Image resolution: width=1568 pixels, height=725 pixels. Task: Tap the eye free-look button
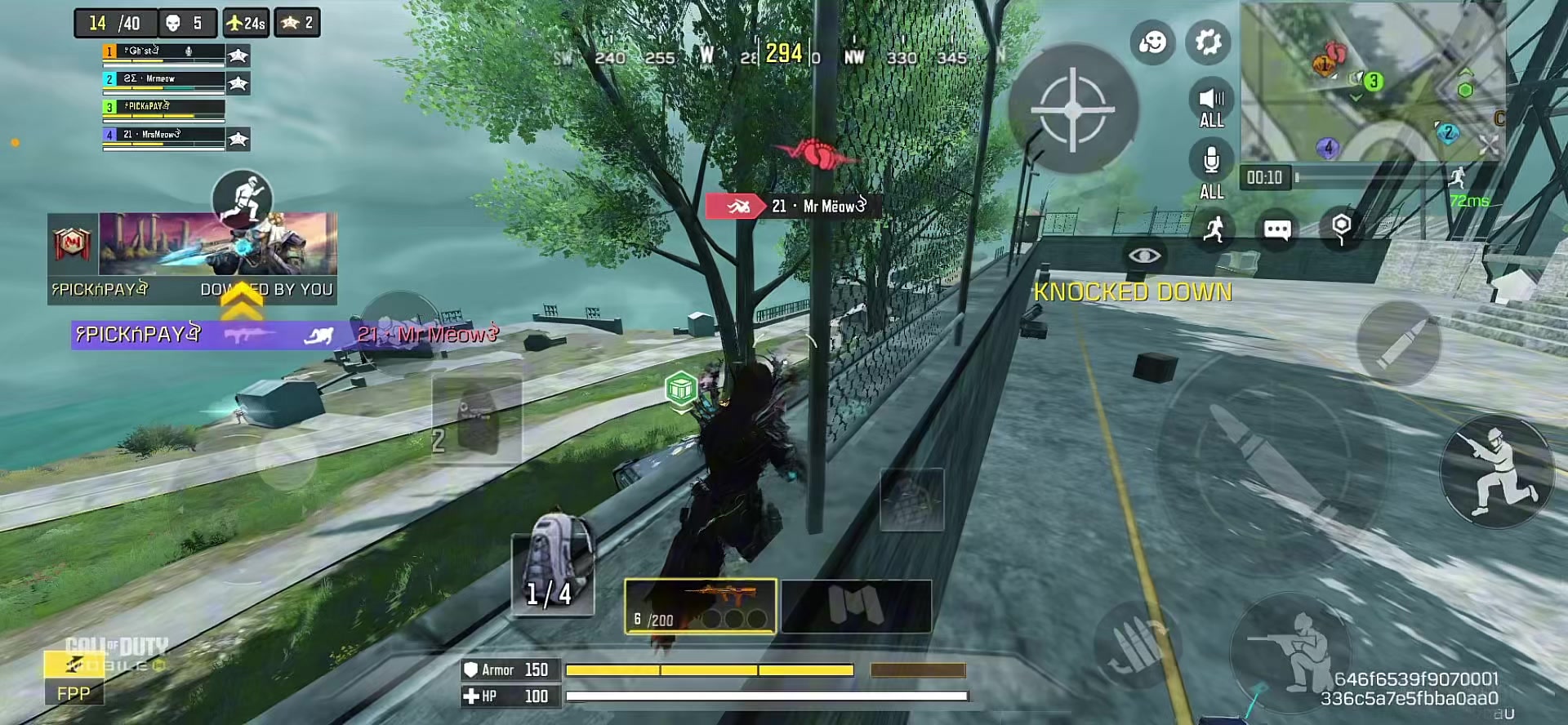[1144, 256]
